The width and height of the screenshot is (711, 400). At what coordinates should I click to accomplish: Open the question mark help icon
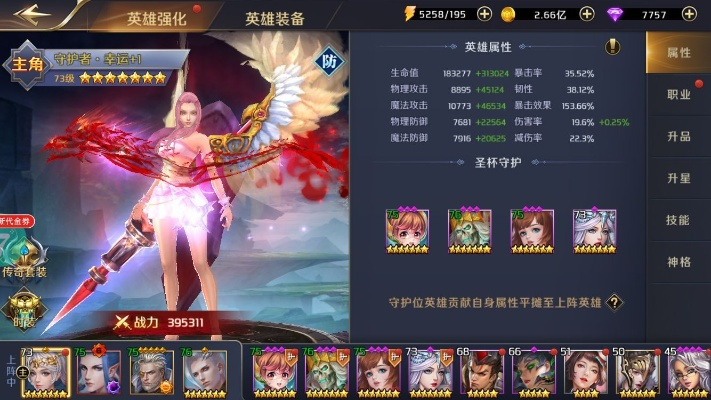615,302
